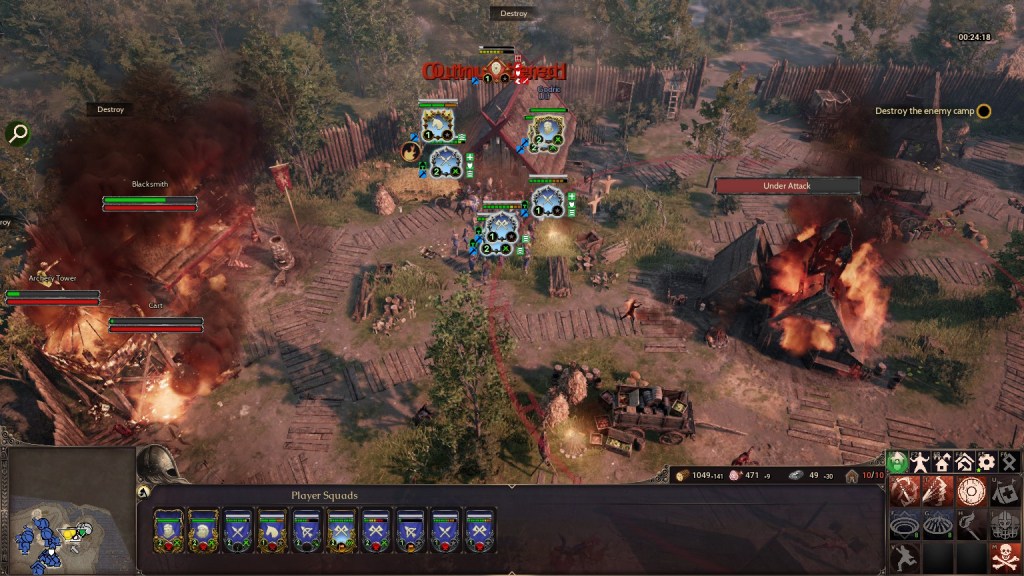Click the axe icon beside the squad panel

[x=143, y=491]
